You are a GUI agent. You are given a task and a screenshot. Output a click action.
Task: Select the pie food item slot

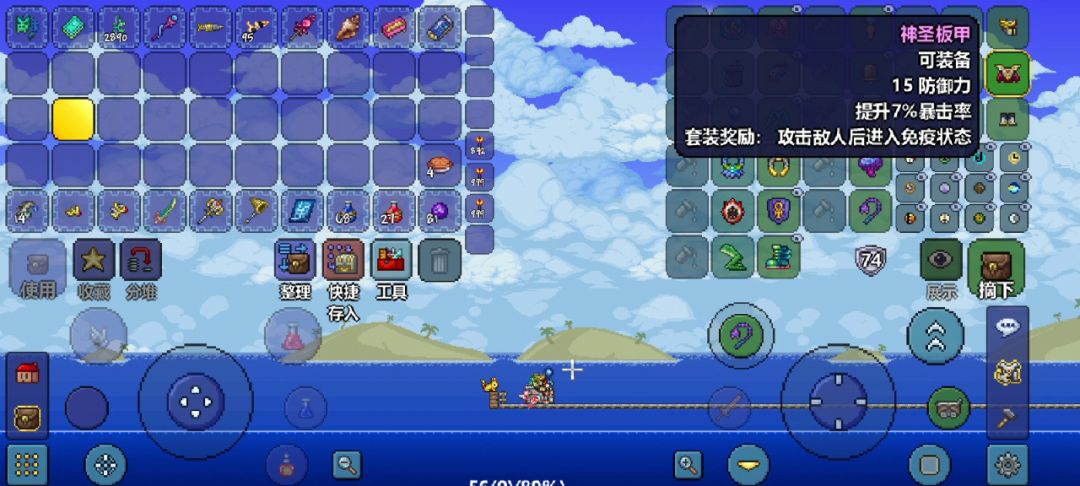coord(439,165)
